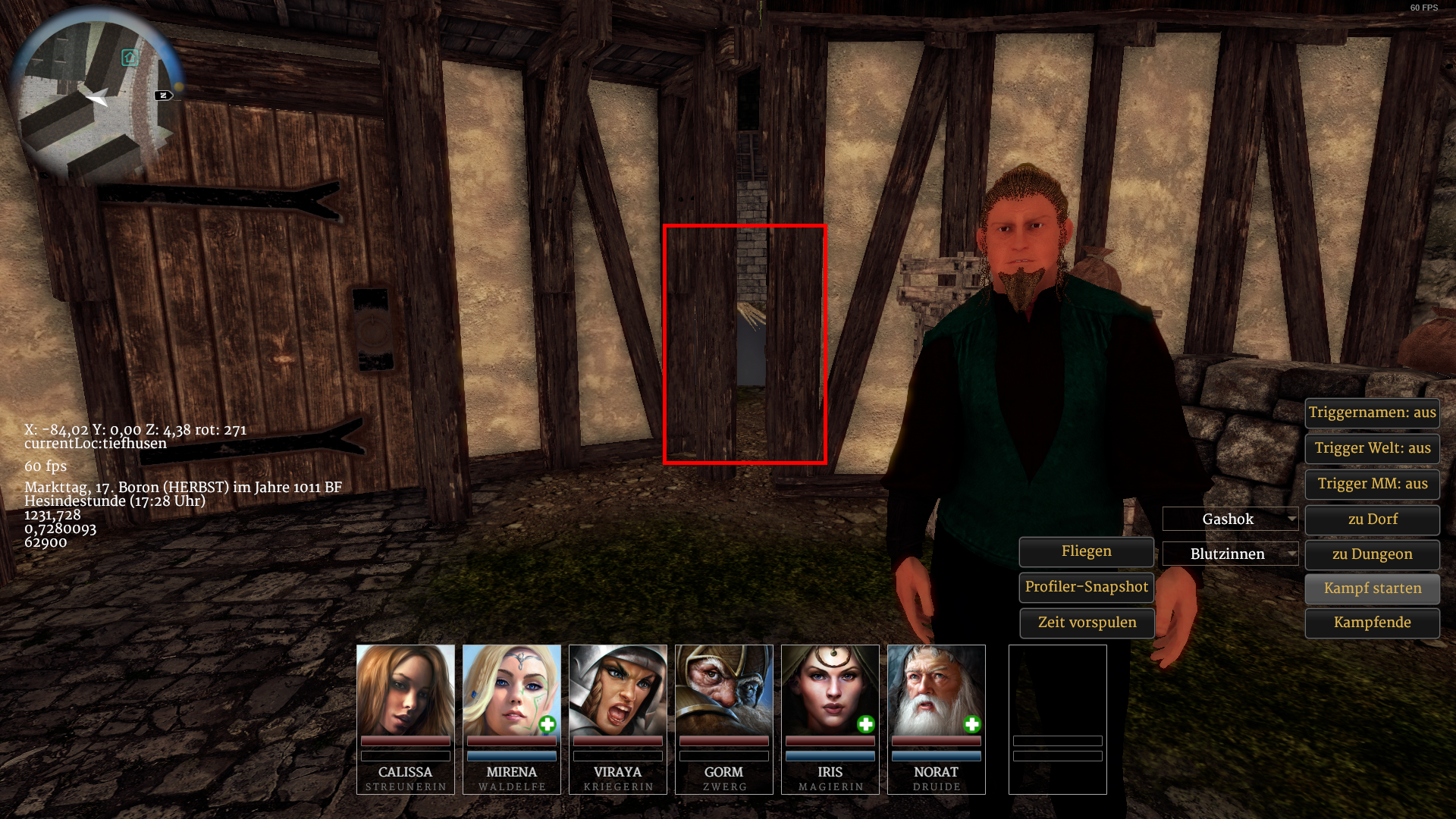Image resolution: width=1456 pixels, height=819 pixels.
Task: Click the zu Dorf button
Action: [1372, 519]
